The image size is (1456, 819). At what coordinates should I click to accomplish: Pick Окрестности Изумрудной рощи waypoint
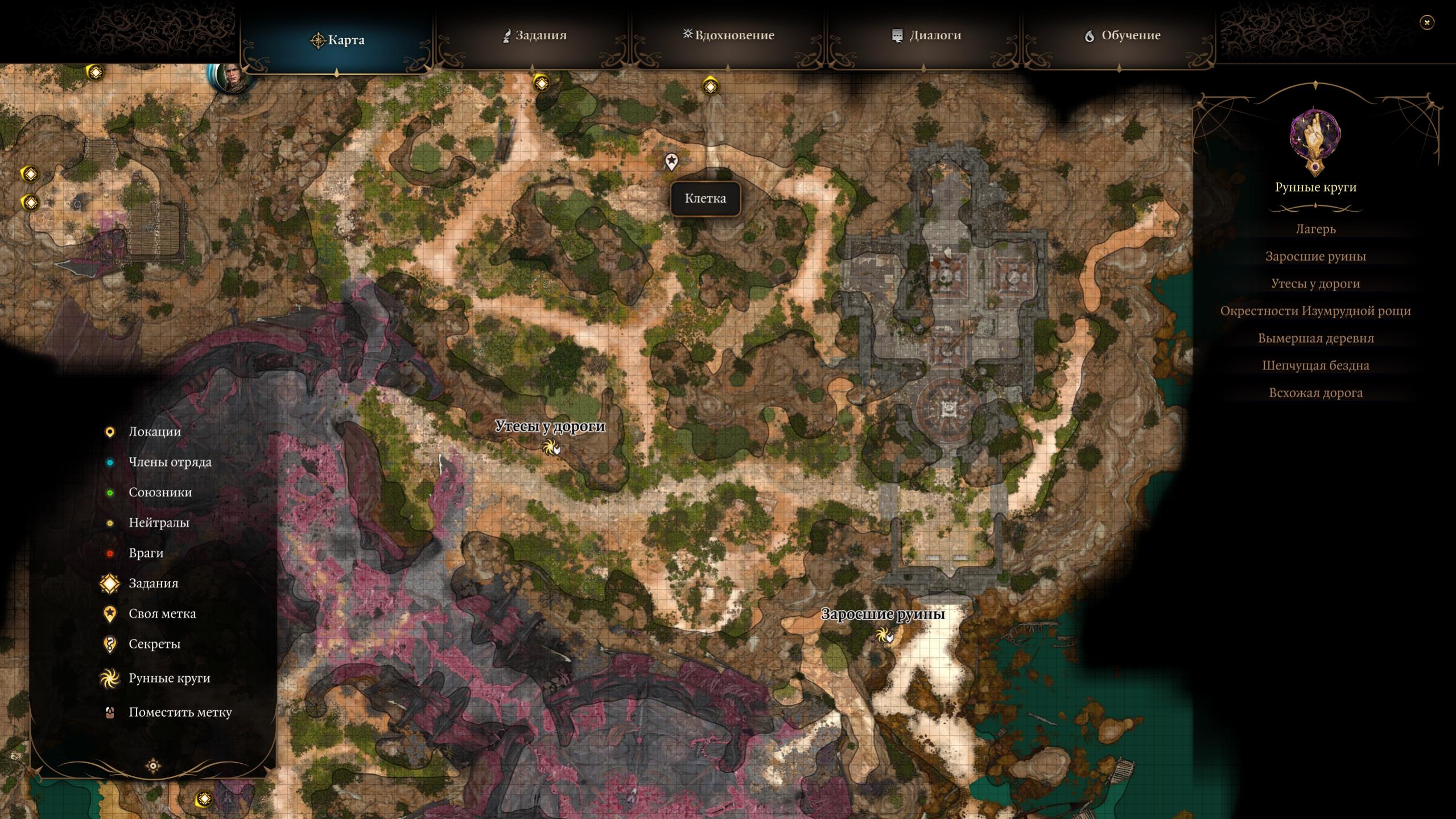click(x=1315, y=311)
